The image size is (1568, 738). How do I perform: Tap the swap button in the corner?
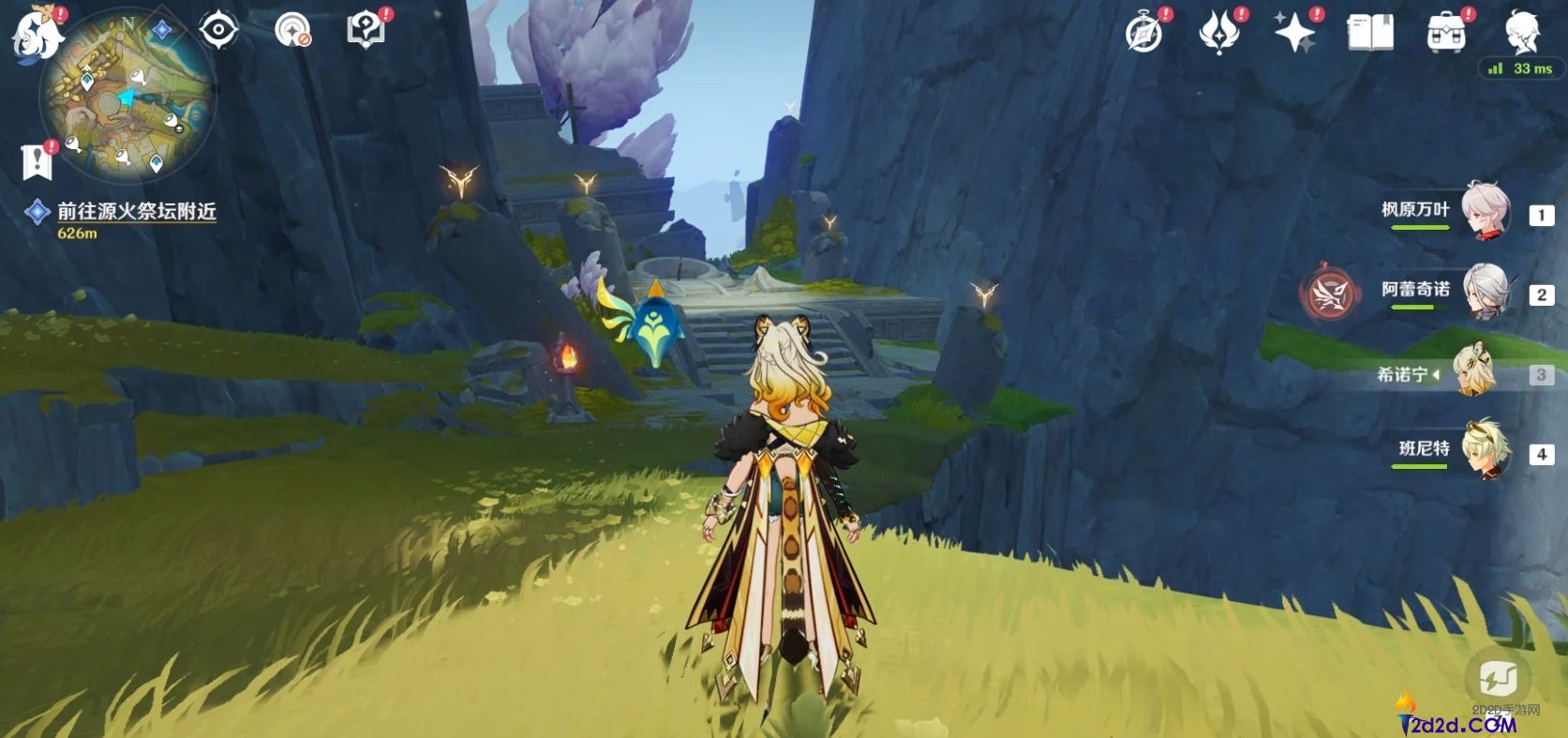[1498, 676]
